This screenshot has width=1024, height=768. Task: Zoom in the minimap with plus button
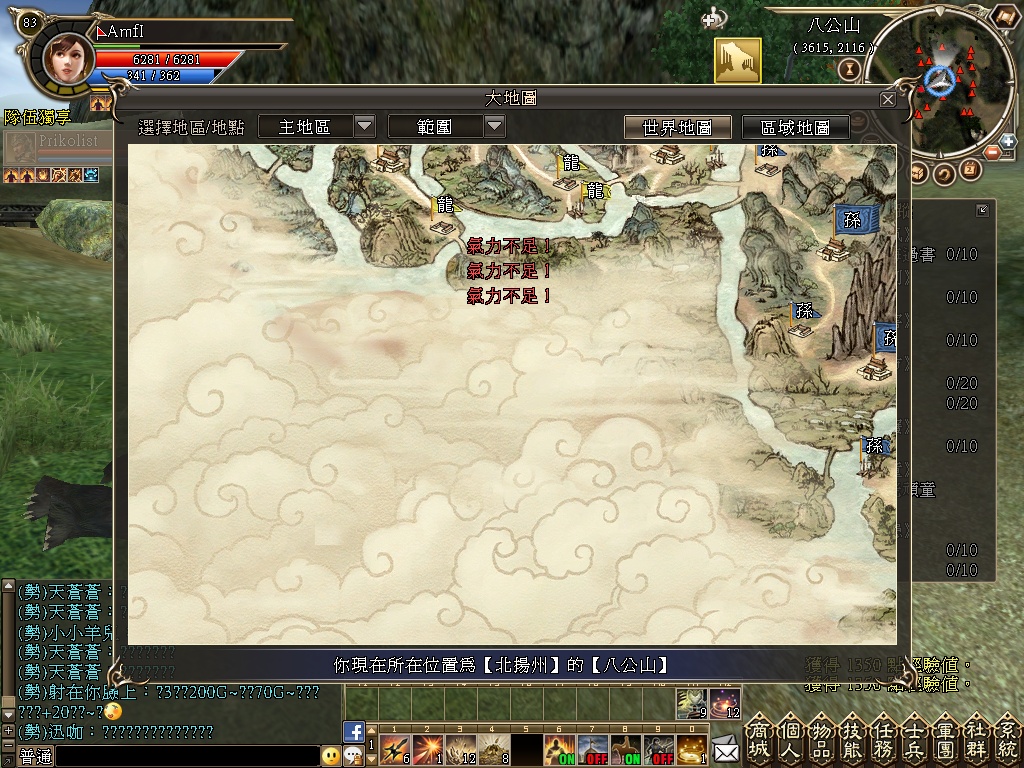tap(1007, 142)
